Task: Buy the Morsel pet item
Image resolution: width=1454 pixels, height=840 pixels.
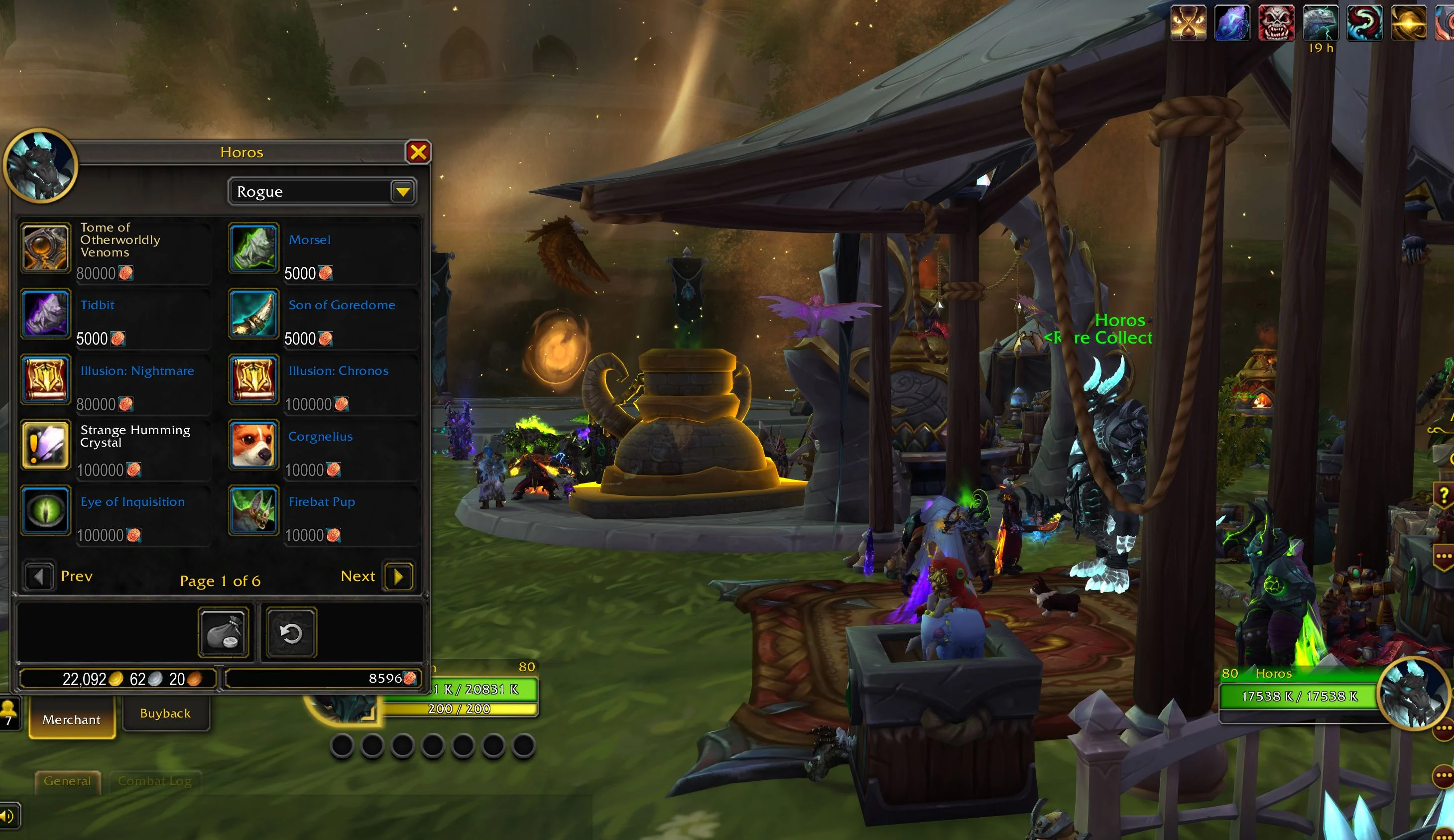Action: tap(254, 247)
